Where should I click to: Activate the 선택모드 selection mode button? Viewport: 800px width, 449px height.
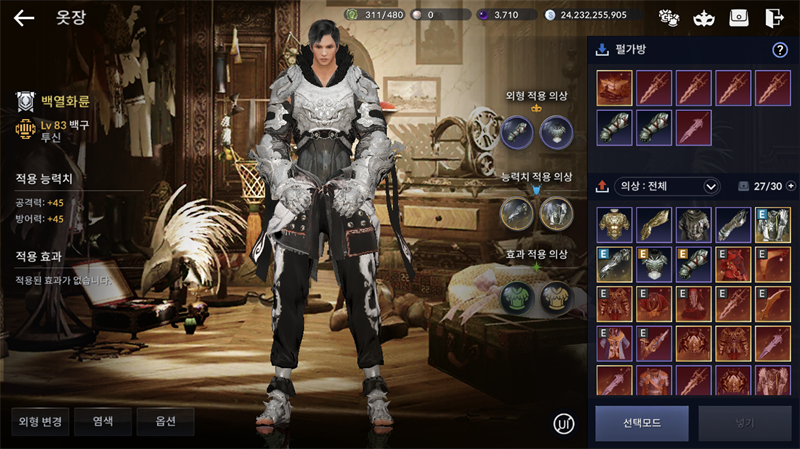click(642, 423)
